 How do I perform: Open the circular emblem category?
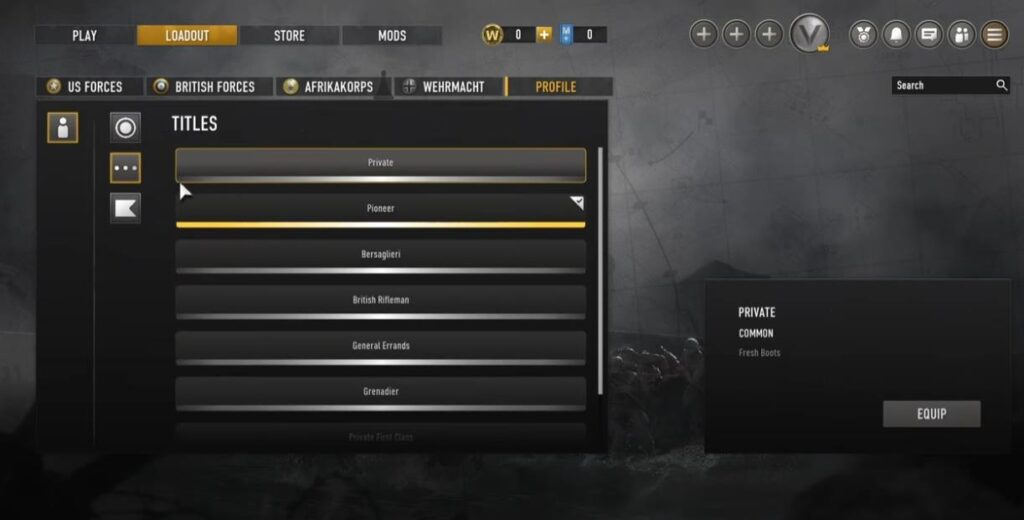pyautogui.click(x=125, y=127)
